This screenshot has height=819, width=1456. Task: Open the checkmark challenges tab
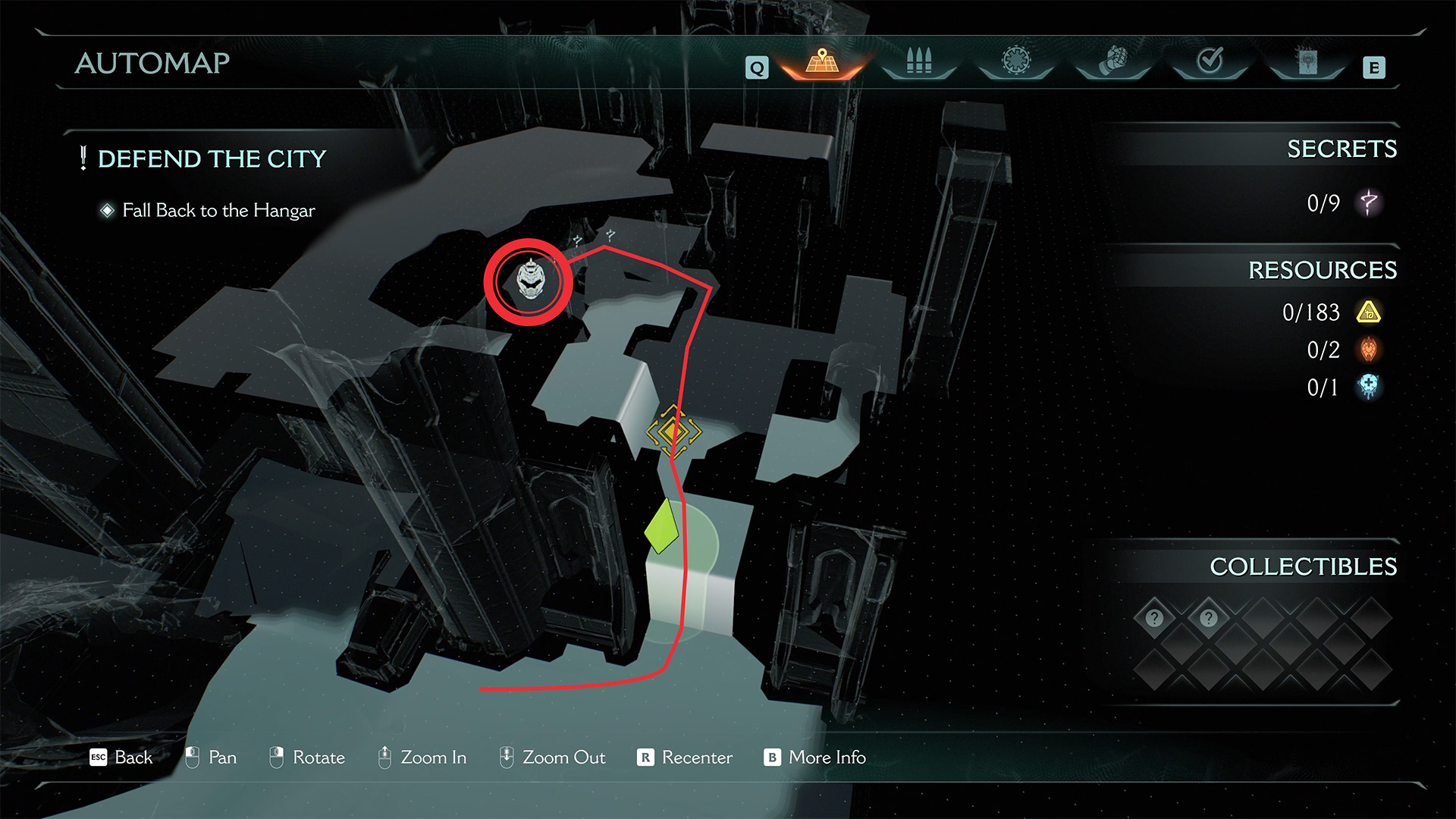[x=1210, y=61]
